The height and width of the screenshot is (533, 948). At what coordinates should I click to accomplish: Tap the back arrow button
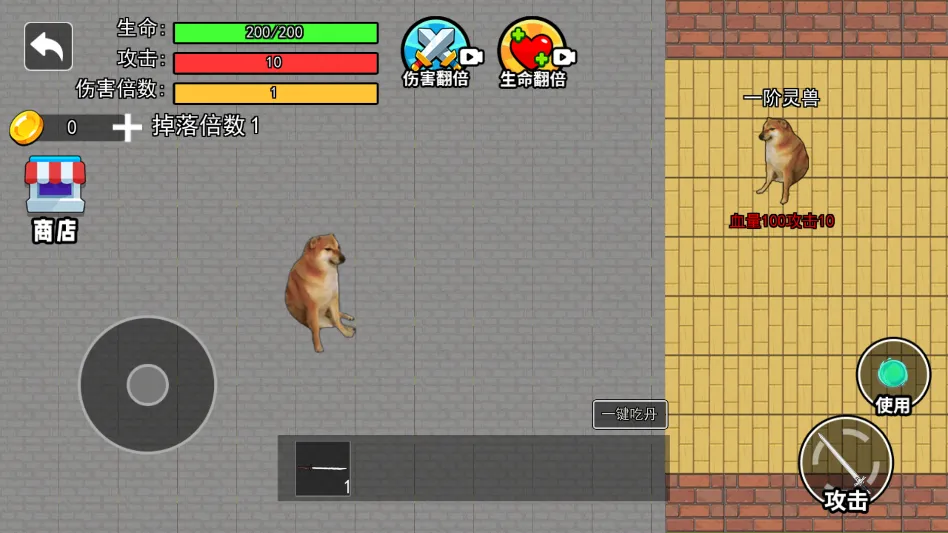point(48,46)
